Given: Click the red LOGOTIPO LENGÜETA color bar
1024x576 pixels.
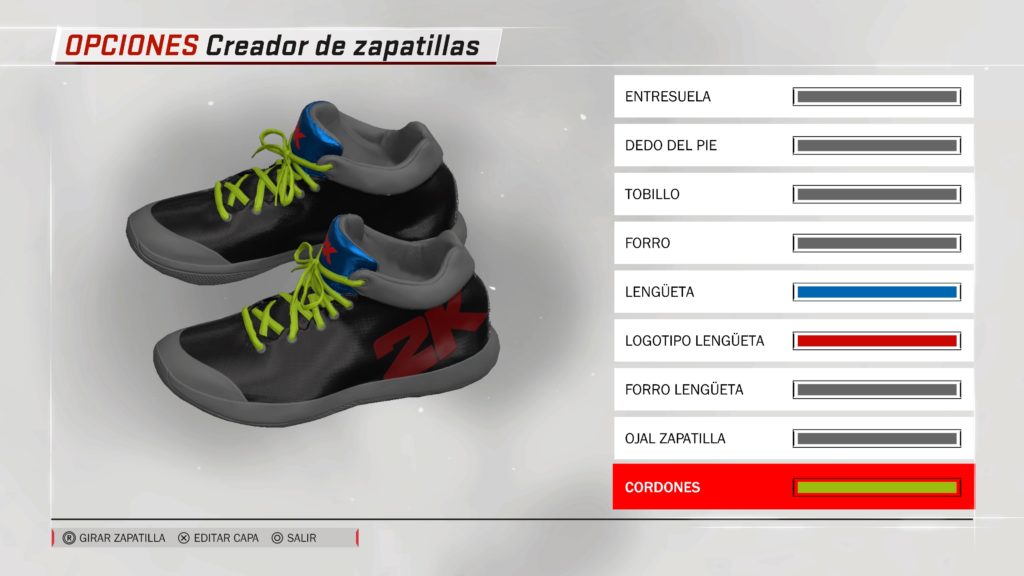Looking at the screenshot, I should pyautogui.click(x=877, y=341).
